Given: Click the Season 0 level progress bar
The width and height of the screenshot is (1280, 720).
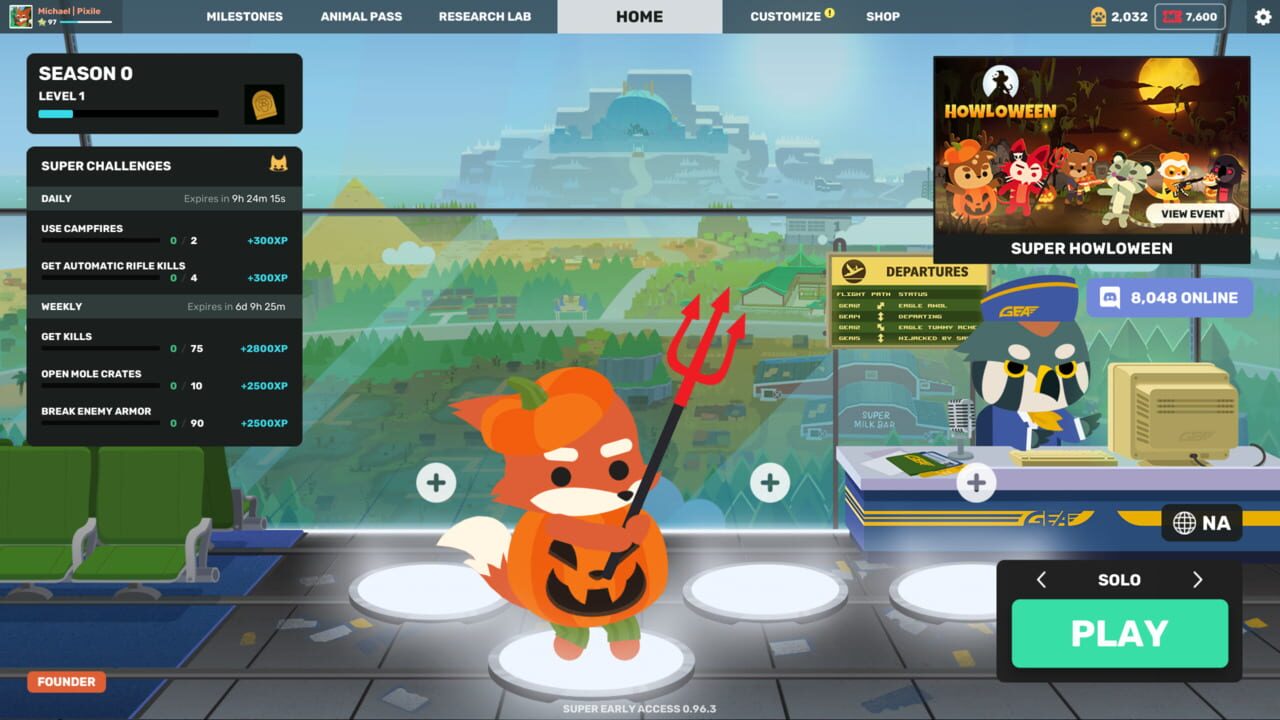Looking at the screenshot, I should [128, 113].
